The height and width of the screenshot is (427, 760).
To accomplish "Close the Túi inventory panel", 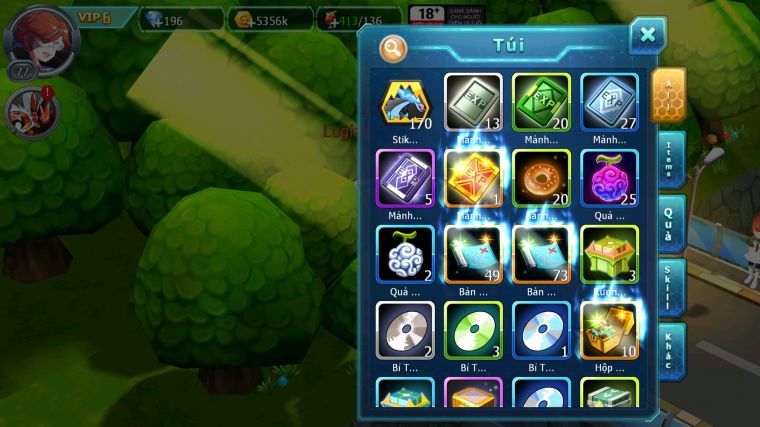I will [647, 35].
